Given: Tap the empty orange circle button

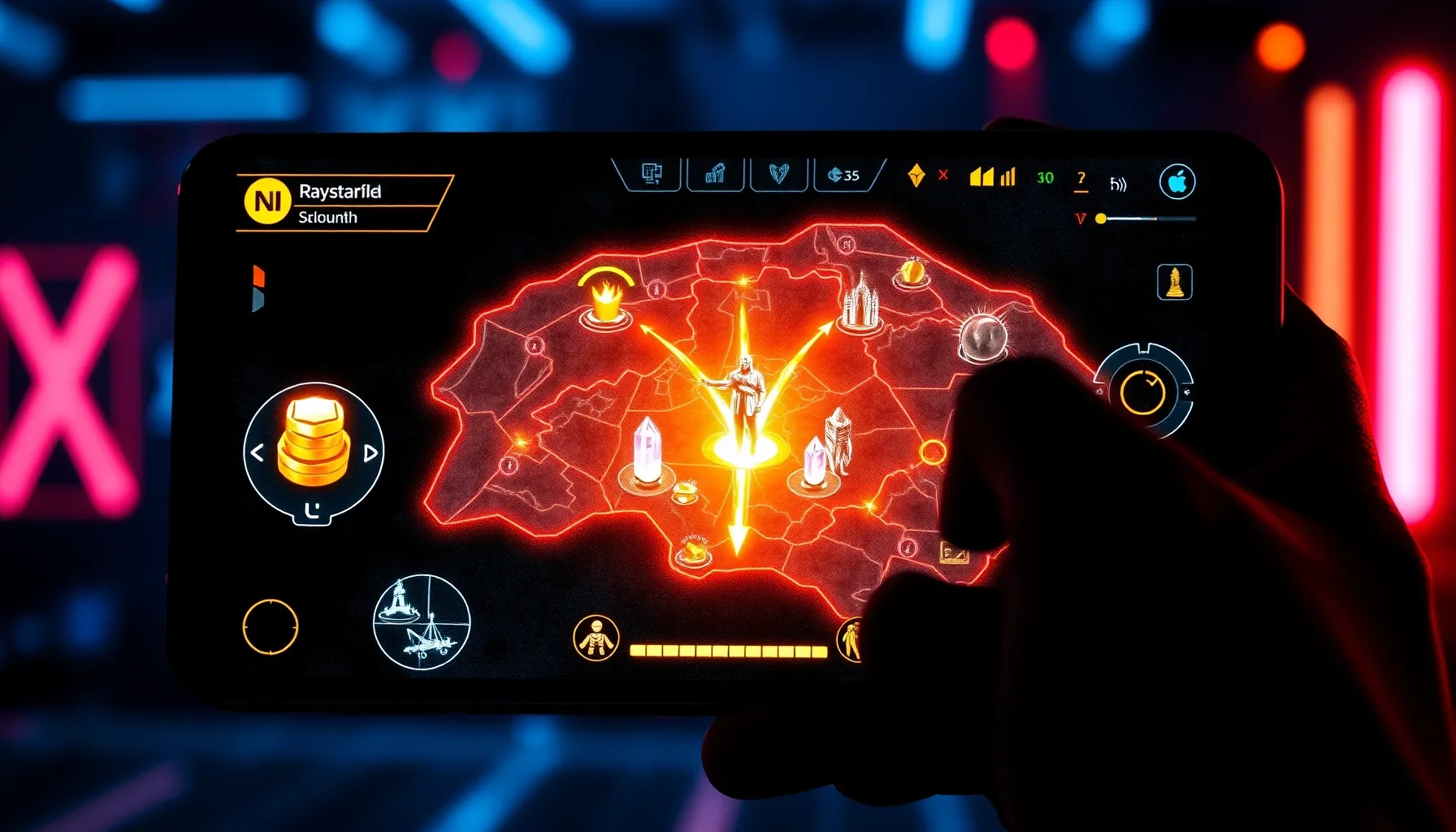Looking at the screenshot, I should (x=271, y=626).
